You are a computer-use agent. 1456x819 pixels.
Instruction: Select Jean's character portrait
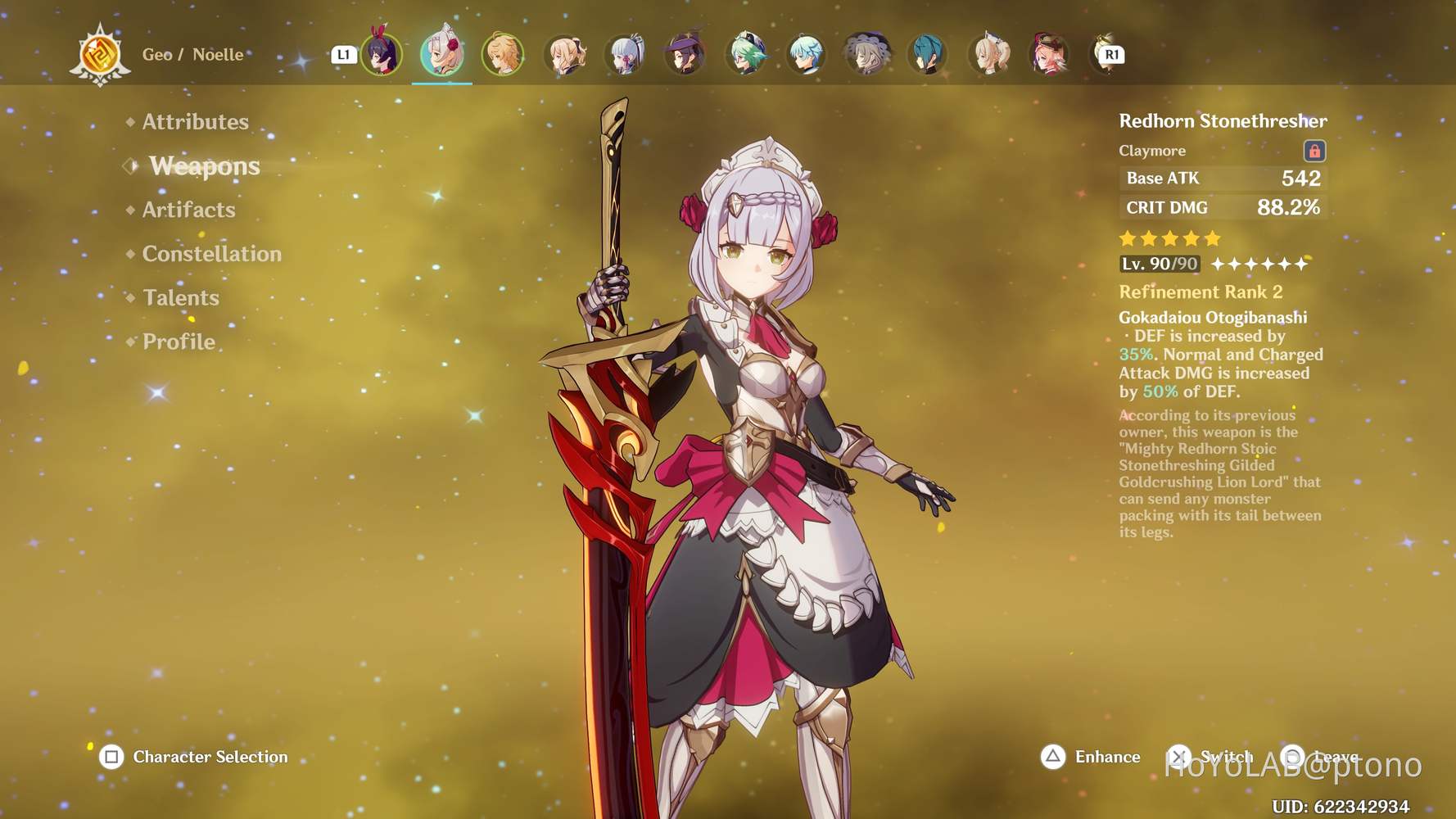pos(565,54)
